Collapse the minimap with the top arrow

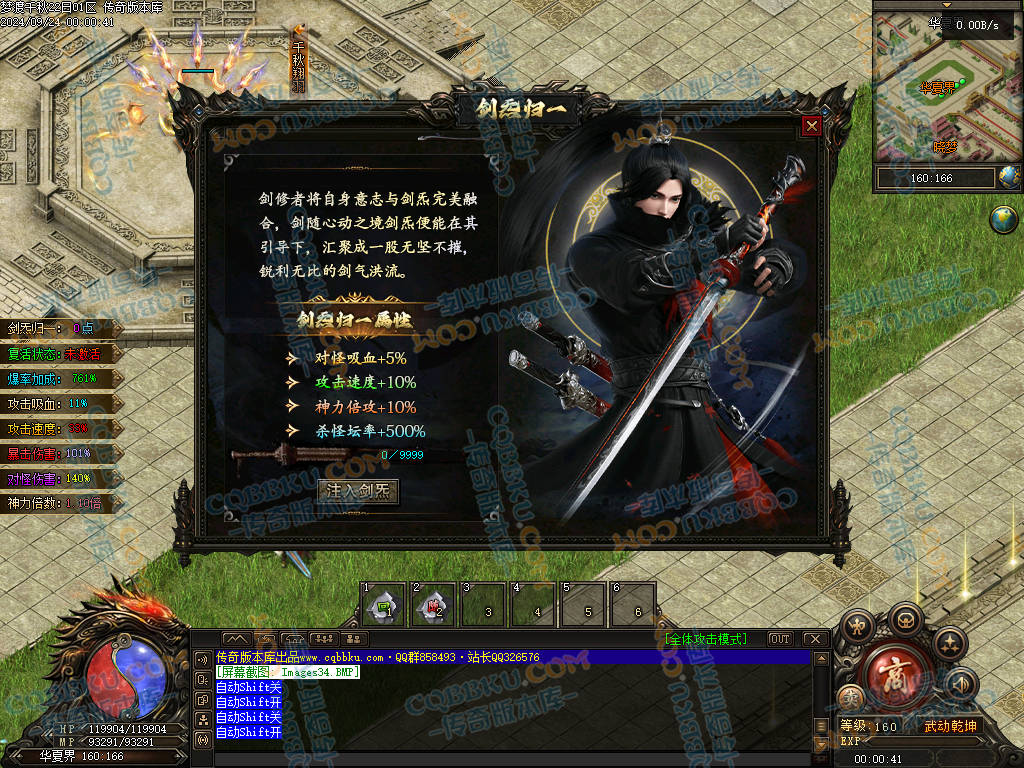click(947, 5)
